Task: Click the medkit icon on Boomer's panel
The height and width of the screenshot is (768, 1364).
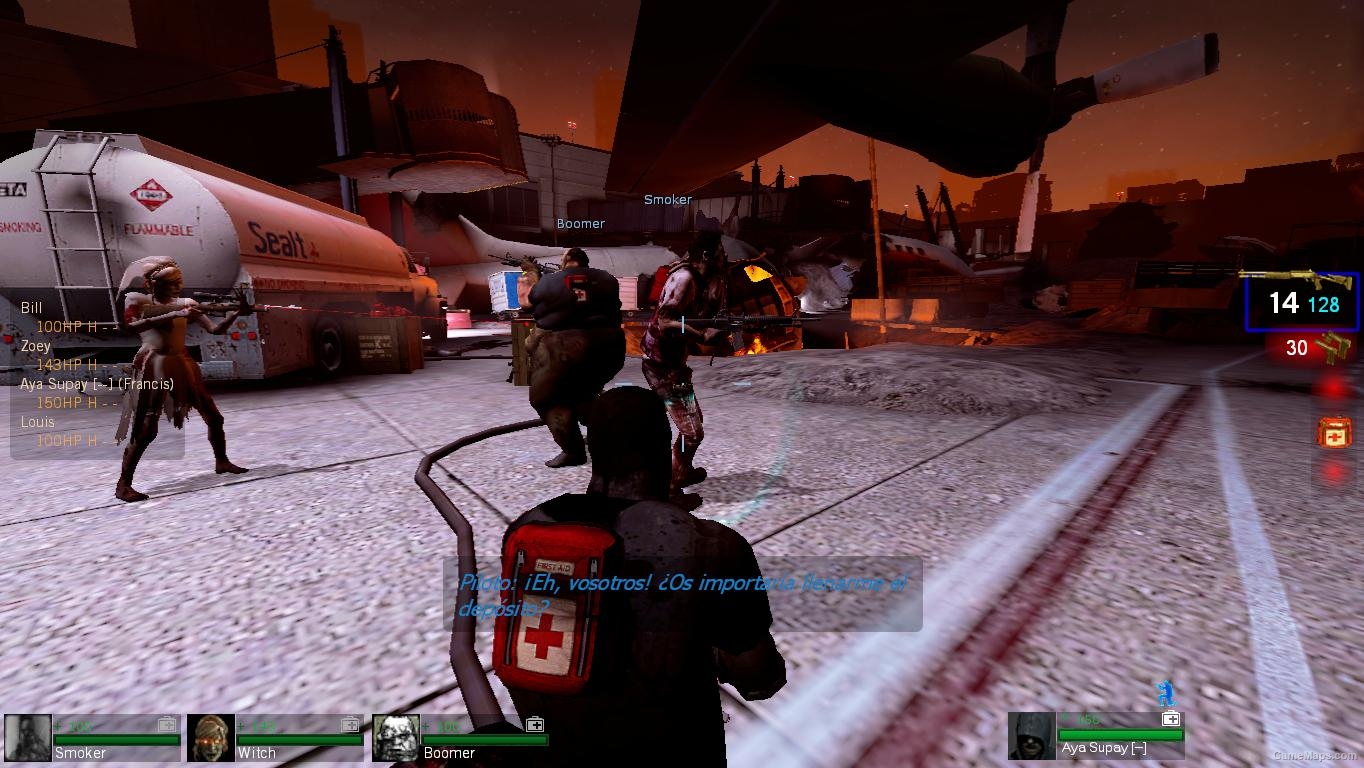Action: pos(536,724)
